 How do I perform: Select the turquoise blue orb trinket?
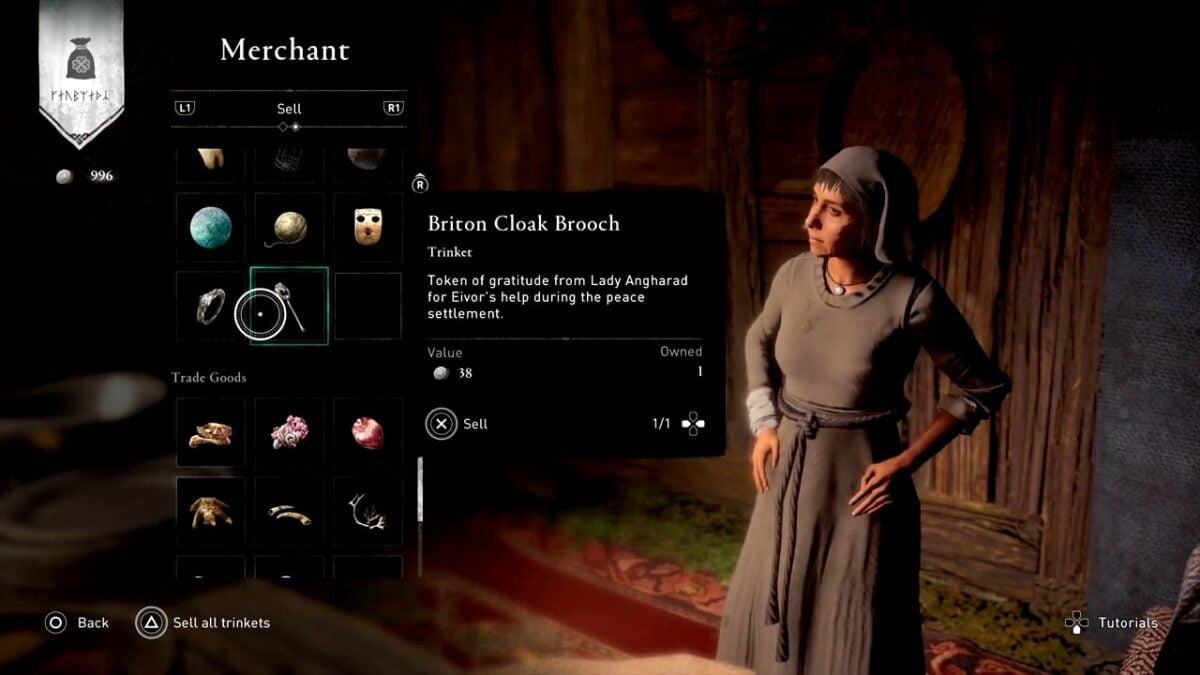[211, 228]
